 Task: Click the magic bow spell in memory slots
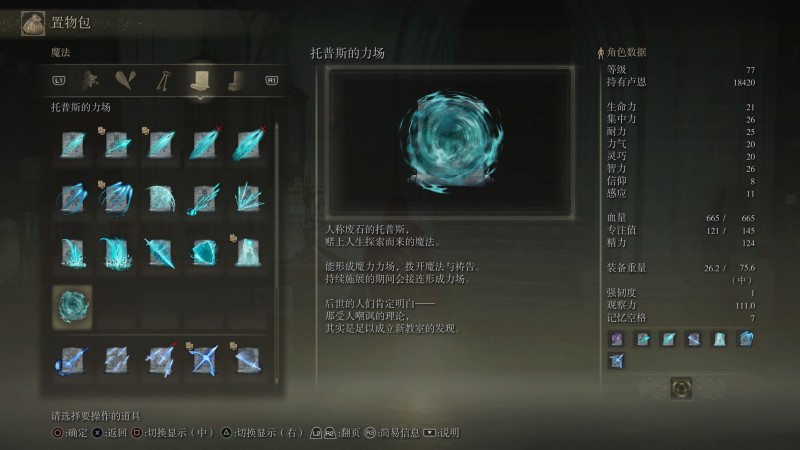[x=616, y=360]
